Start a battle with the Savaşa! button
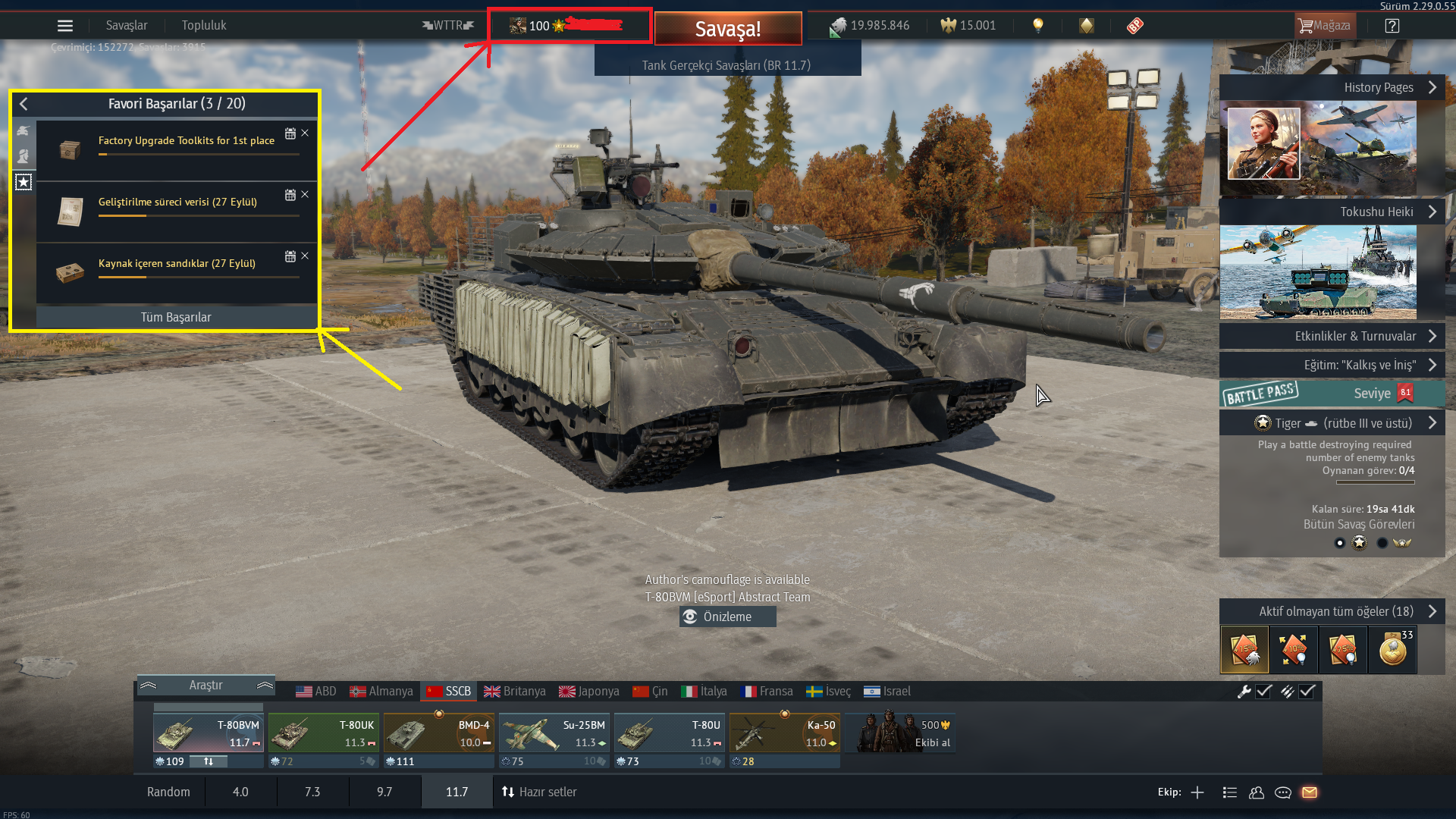The image size is (1456, 819). click(x=727, y=29)
